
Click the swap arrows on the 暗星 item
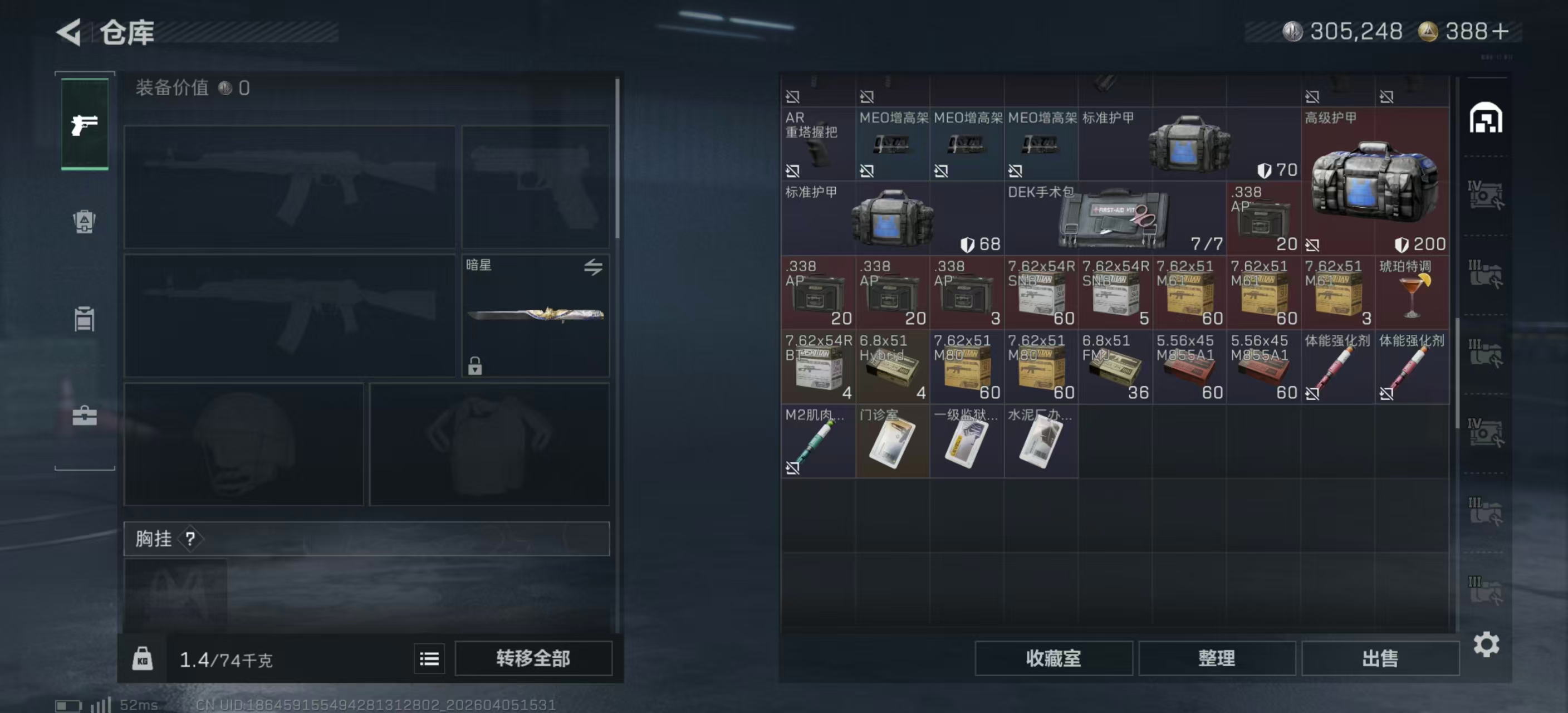pos(594,268)
